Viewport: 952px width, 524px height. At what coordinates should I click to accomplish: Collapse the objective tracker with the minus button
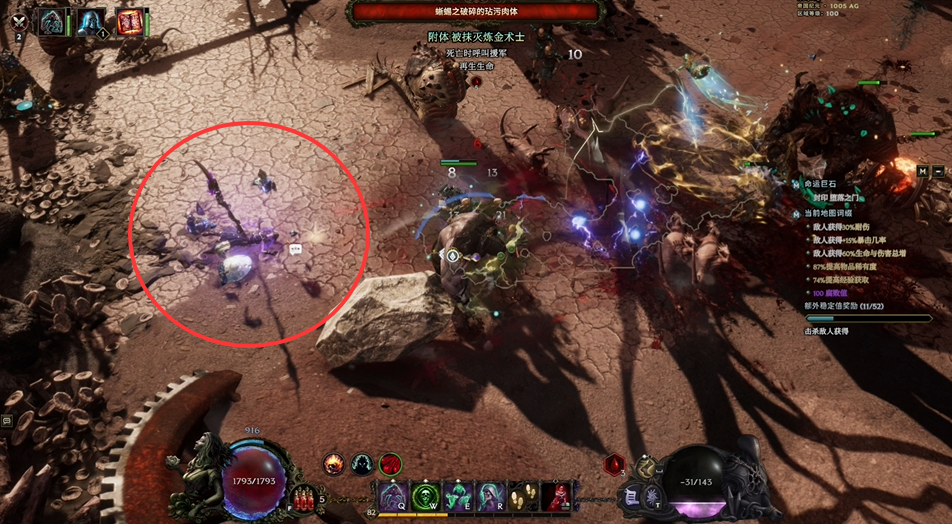pos(940,171)
